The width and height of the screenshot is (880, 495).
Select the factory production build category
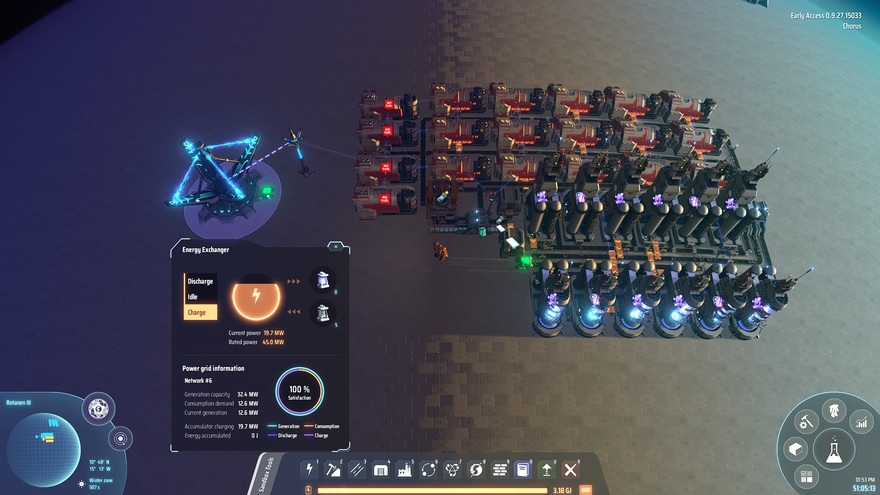point(405,469)
